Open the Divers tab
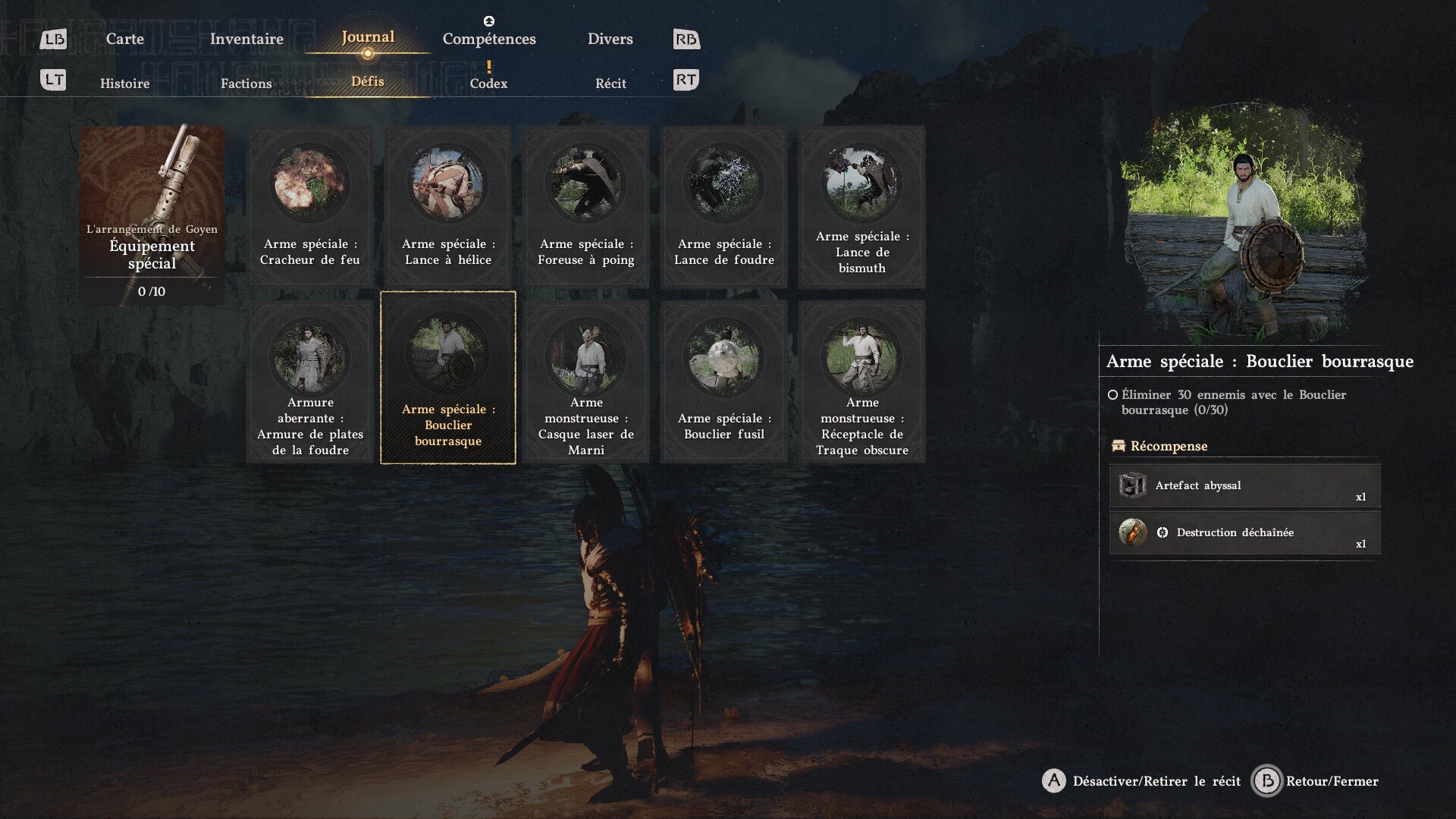Image resolution: width=1456 pixels, height=819 pixels. (610, 39)
